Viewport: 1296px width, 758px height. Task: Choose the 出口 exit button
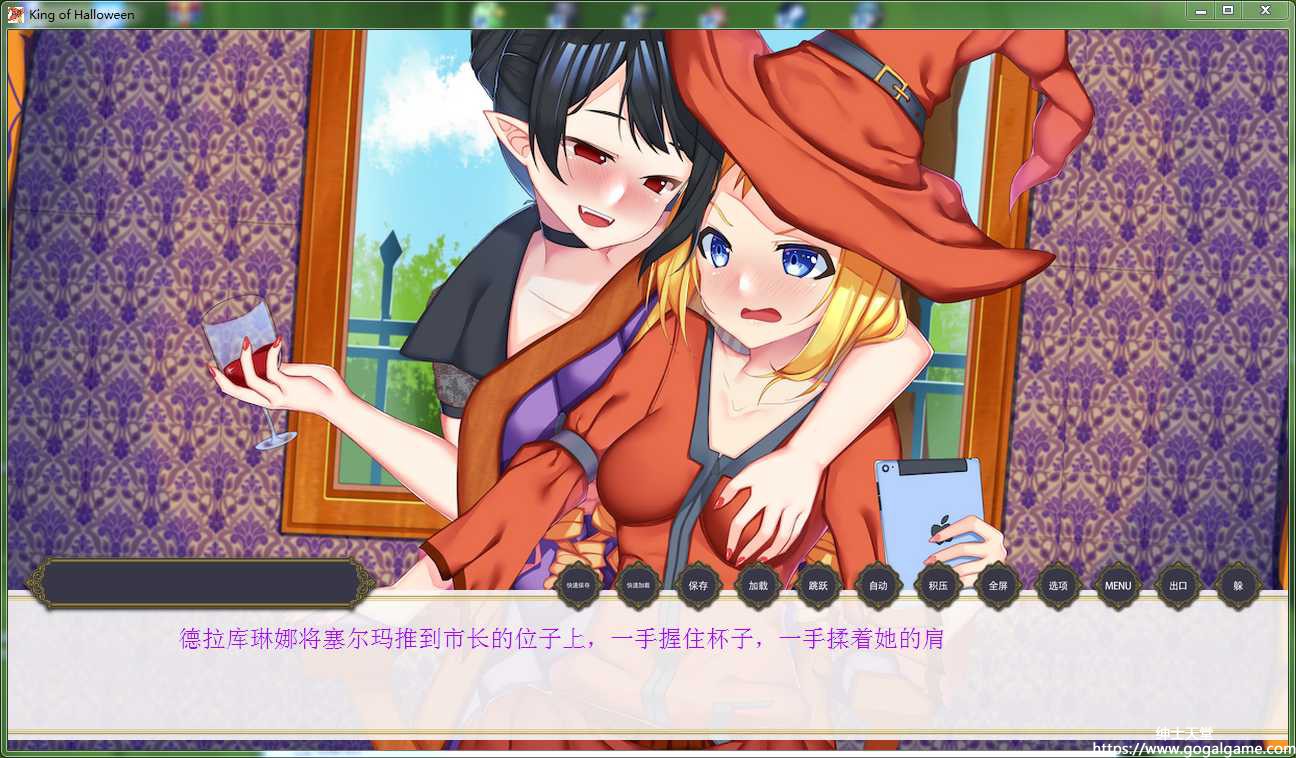coord(1178,586)
